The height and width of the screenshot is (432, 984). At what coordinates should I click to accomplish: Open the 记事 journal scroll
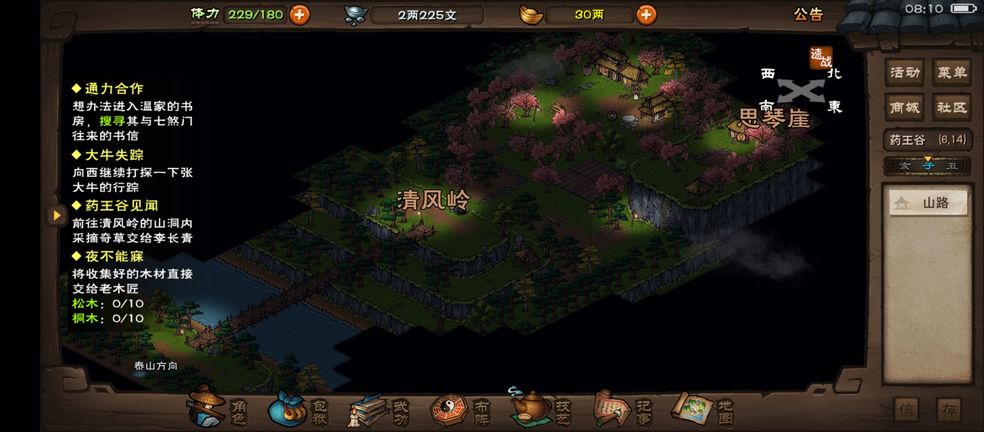coord(622,408)
